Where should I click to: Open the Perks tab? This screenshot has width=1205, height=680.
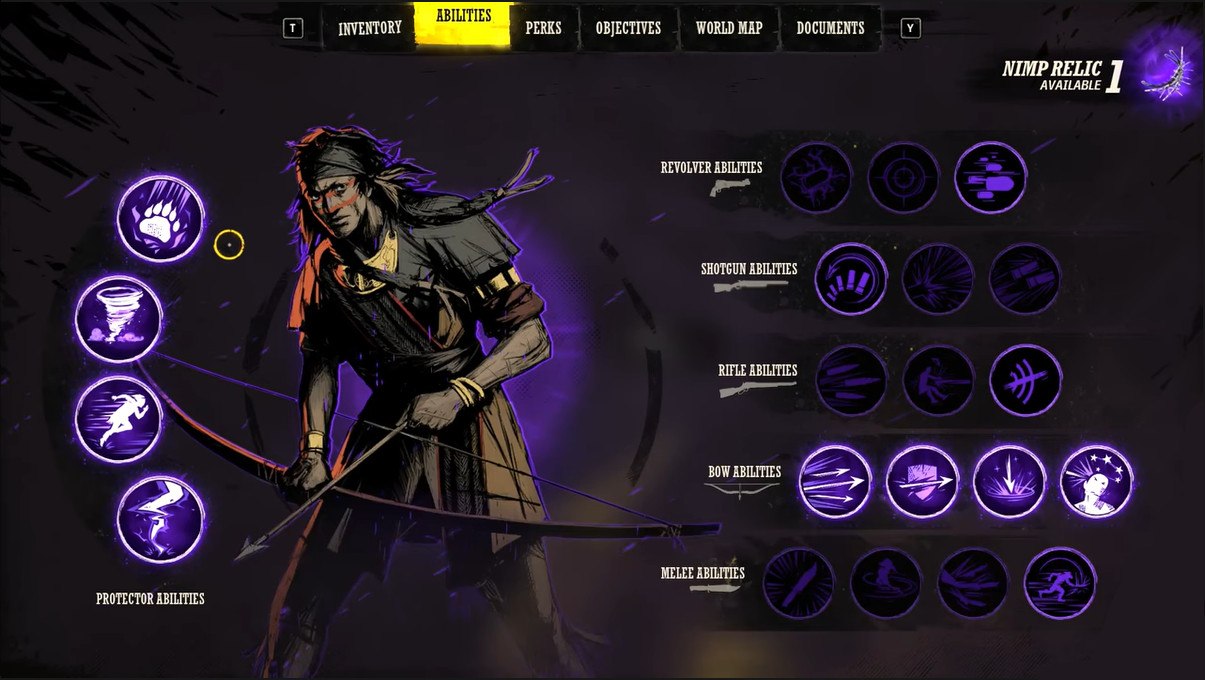[x=543, y=28]
